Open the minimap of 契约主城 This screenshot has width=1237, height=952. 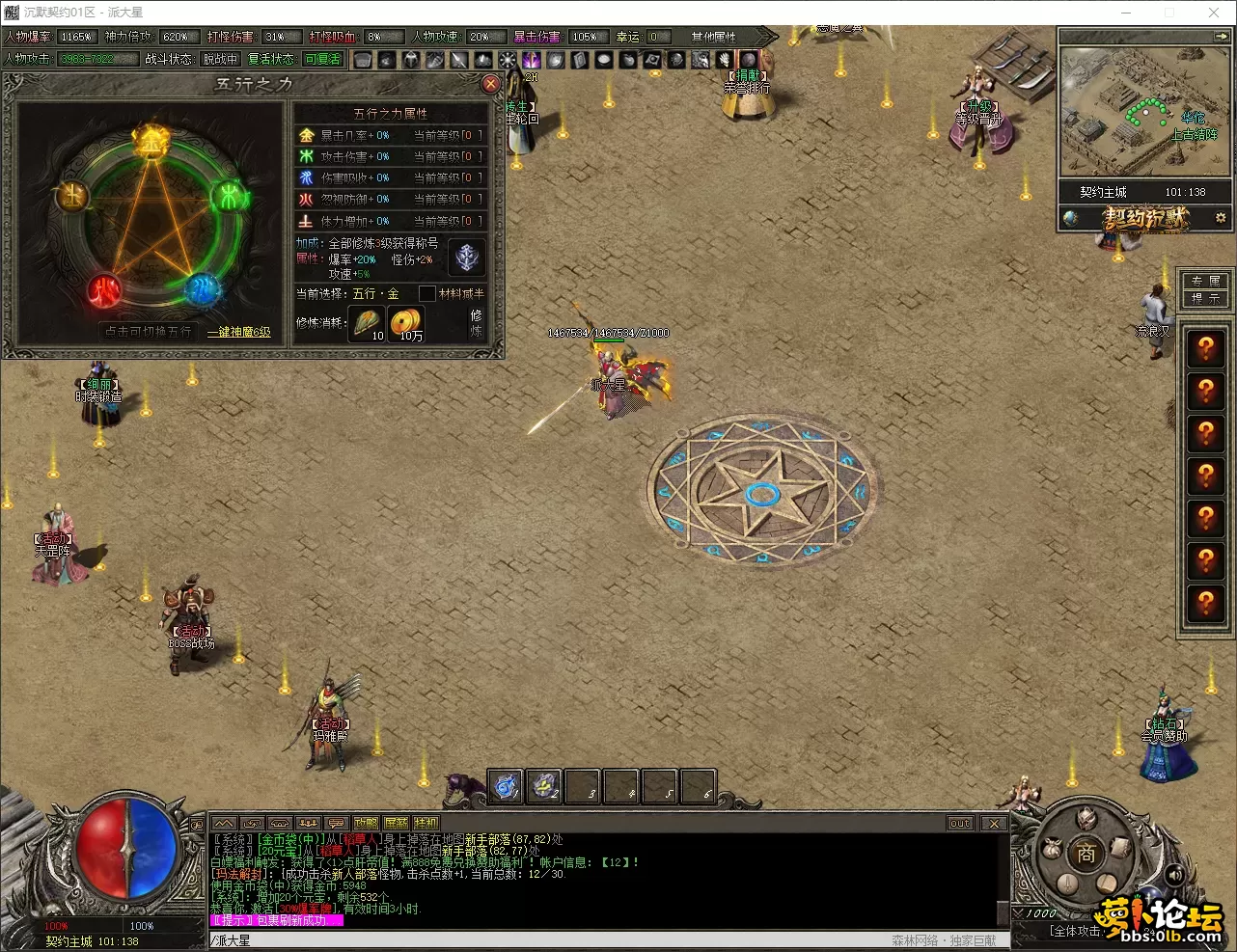click(x=1144, y=111)
